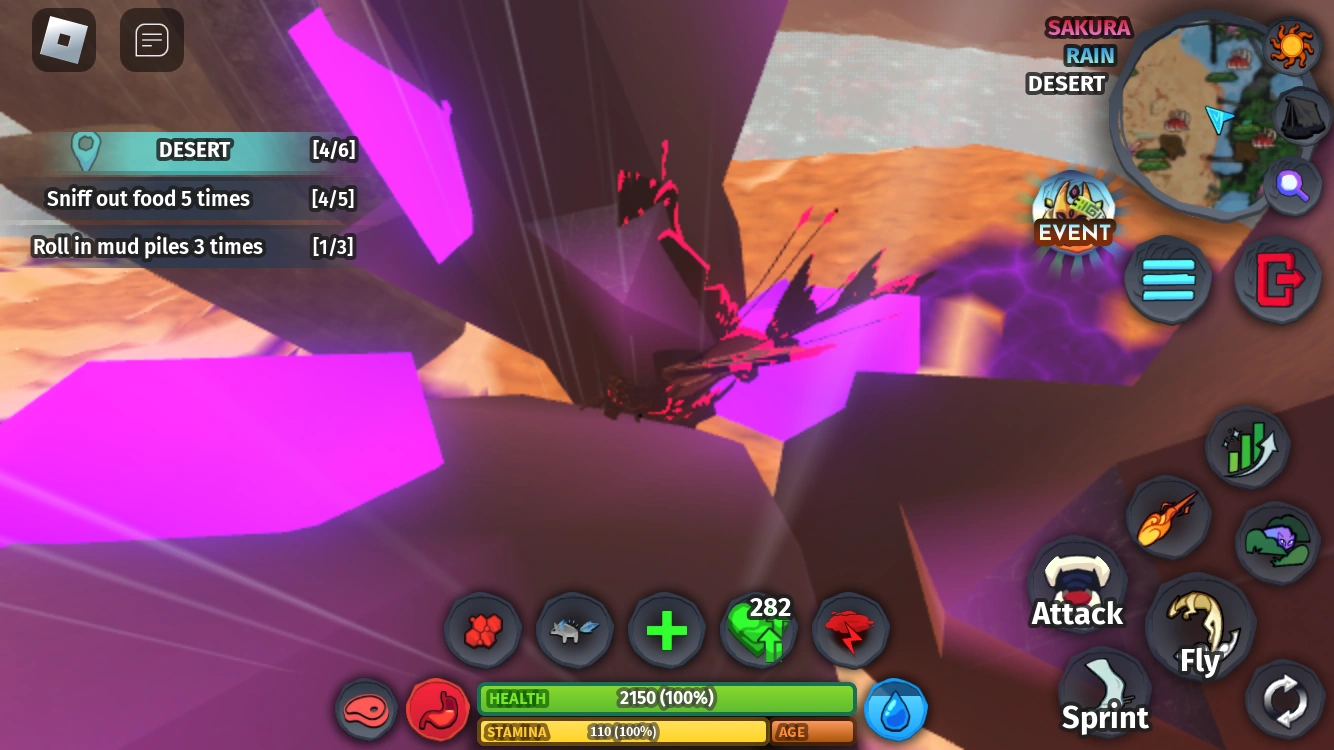This screenshot has width=1334, height=750.
Task: Use the red berries food item
Action: pyautogui.click(x=483, y=630)
